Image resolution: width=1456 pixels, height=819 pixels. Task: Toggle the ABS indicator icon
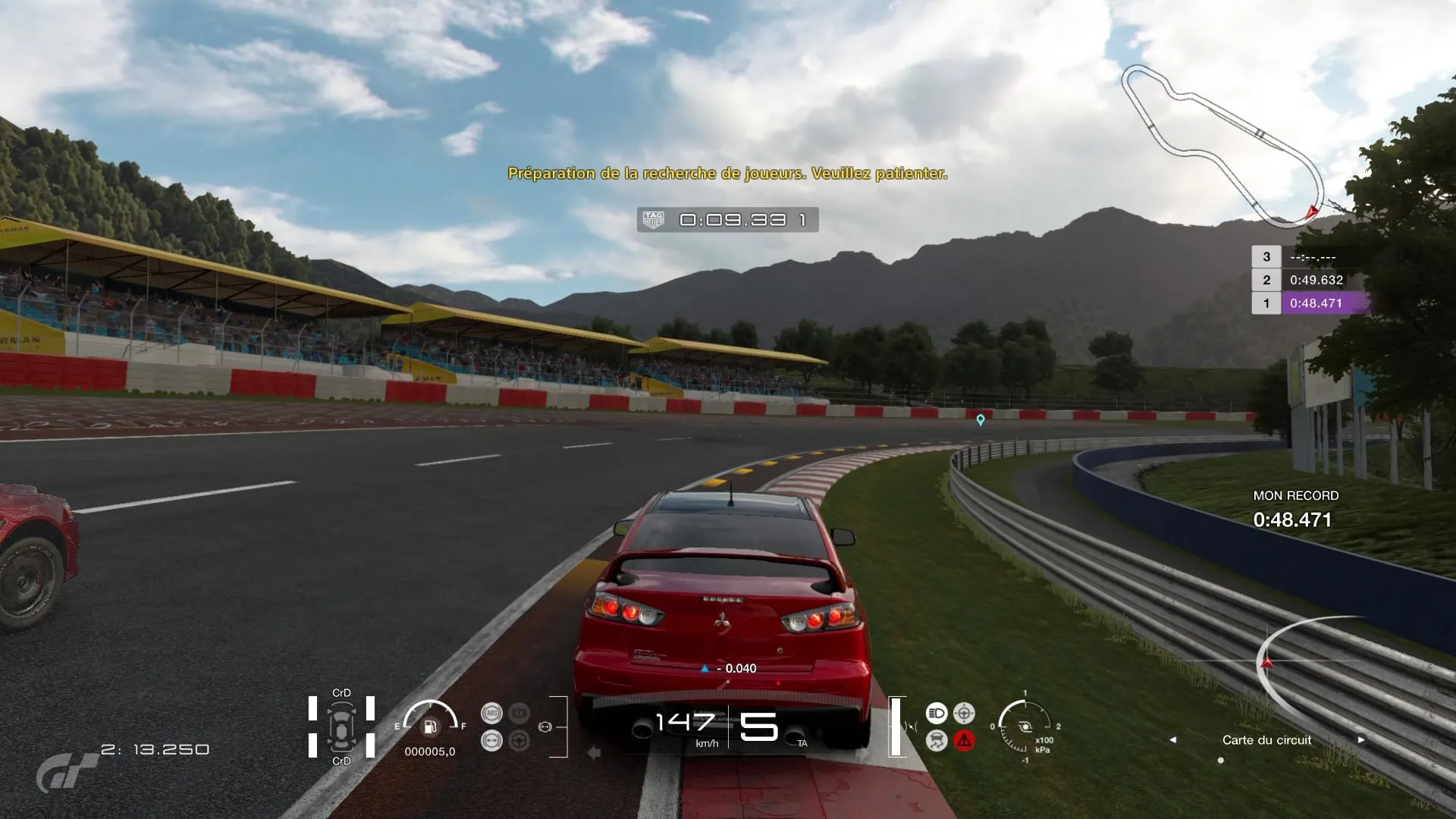491,714
